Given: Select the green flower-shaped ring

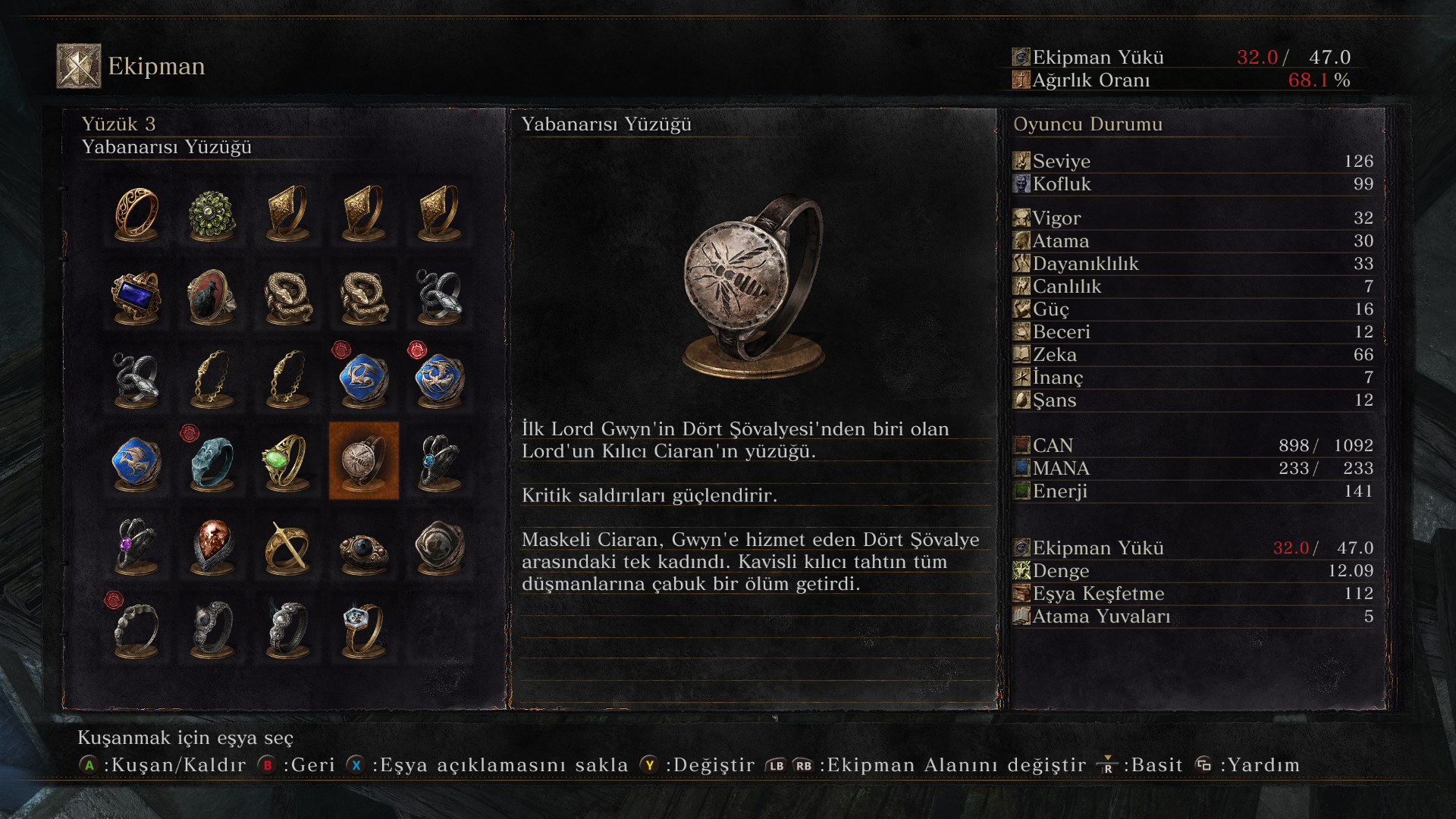Looking at the screenshot, I should 212,214.
